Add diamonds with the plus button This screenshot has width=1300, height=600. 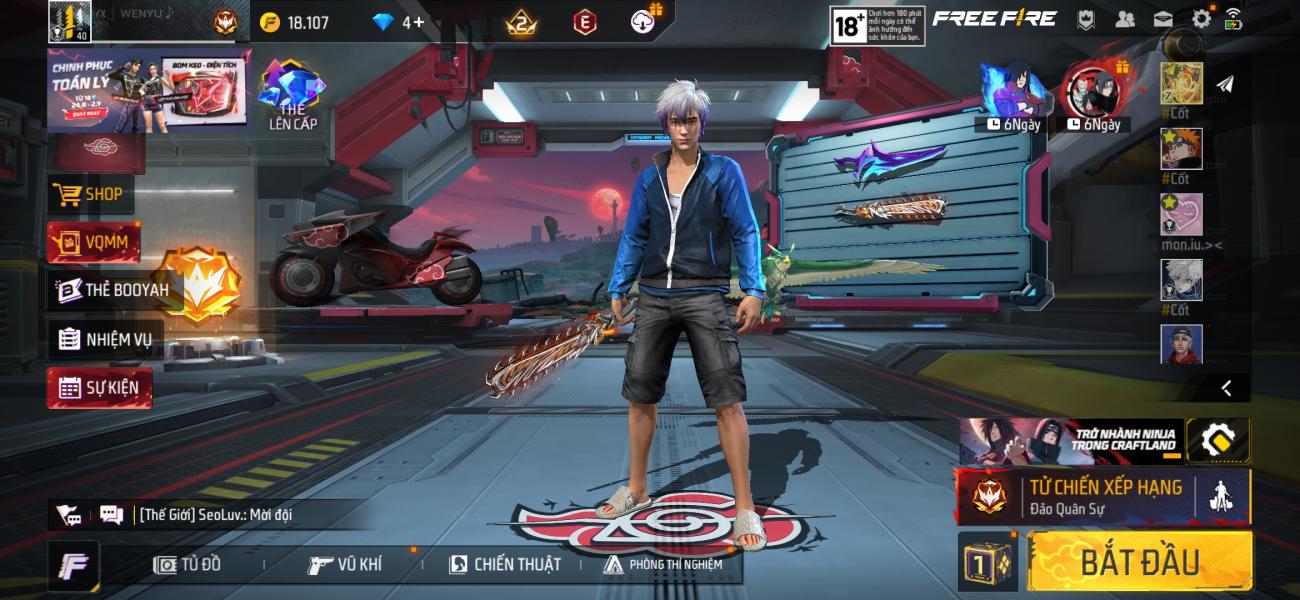pyautogui.click(x=413, y=22)
